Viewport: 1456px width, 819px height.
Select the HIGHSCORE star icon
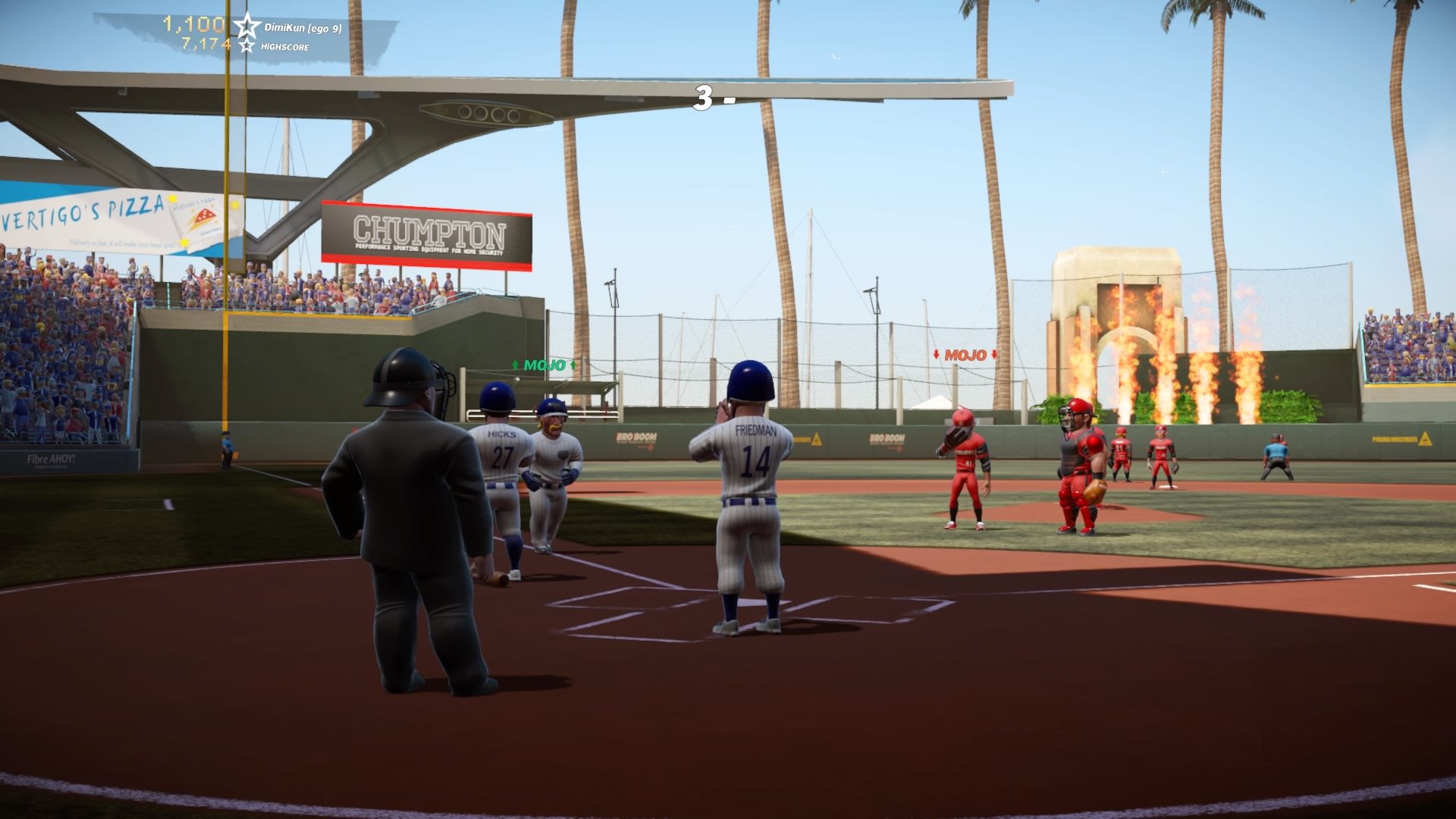pos(246,47)
